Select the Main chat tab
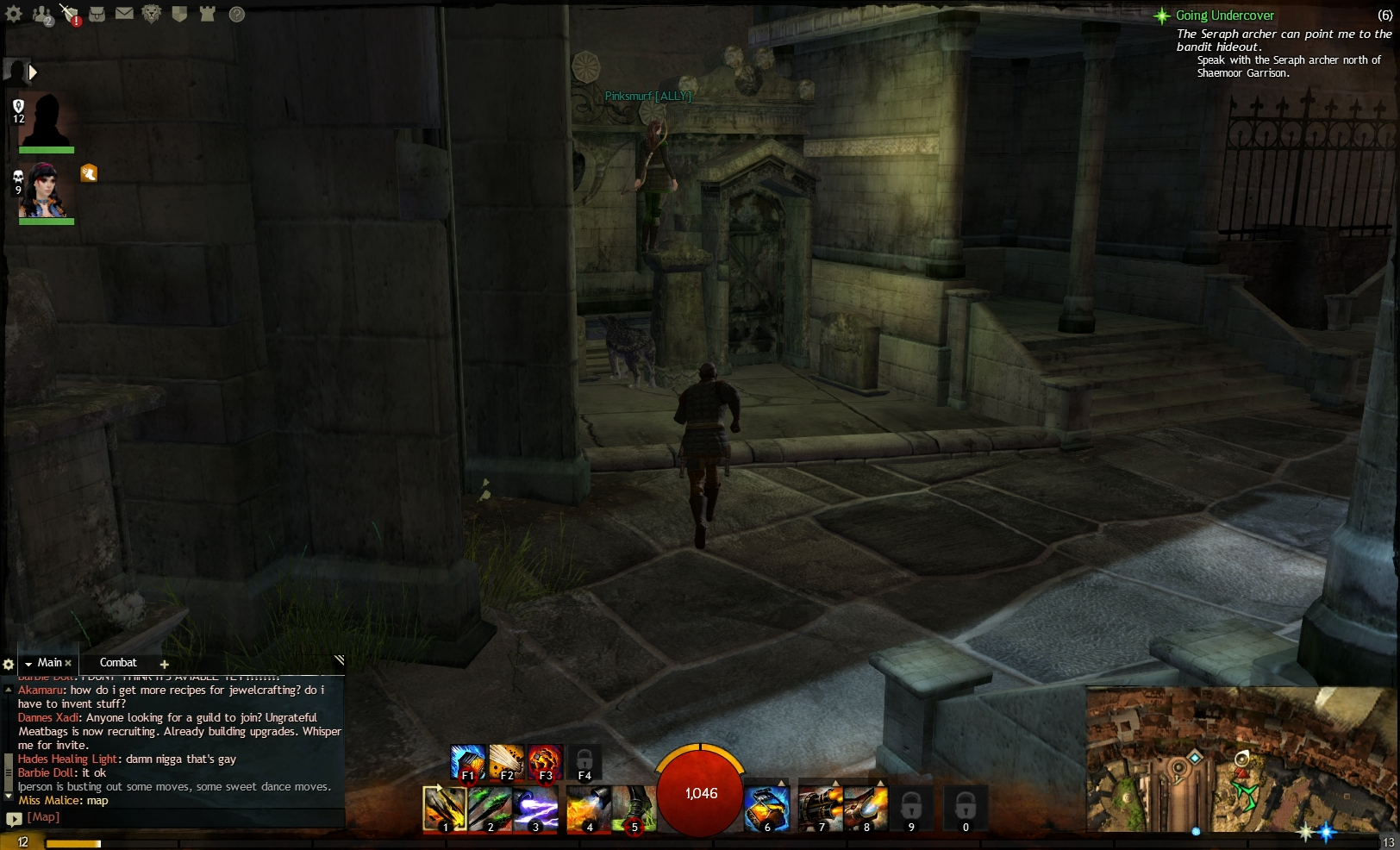 (x=47, y=663)
